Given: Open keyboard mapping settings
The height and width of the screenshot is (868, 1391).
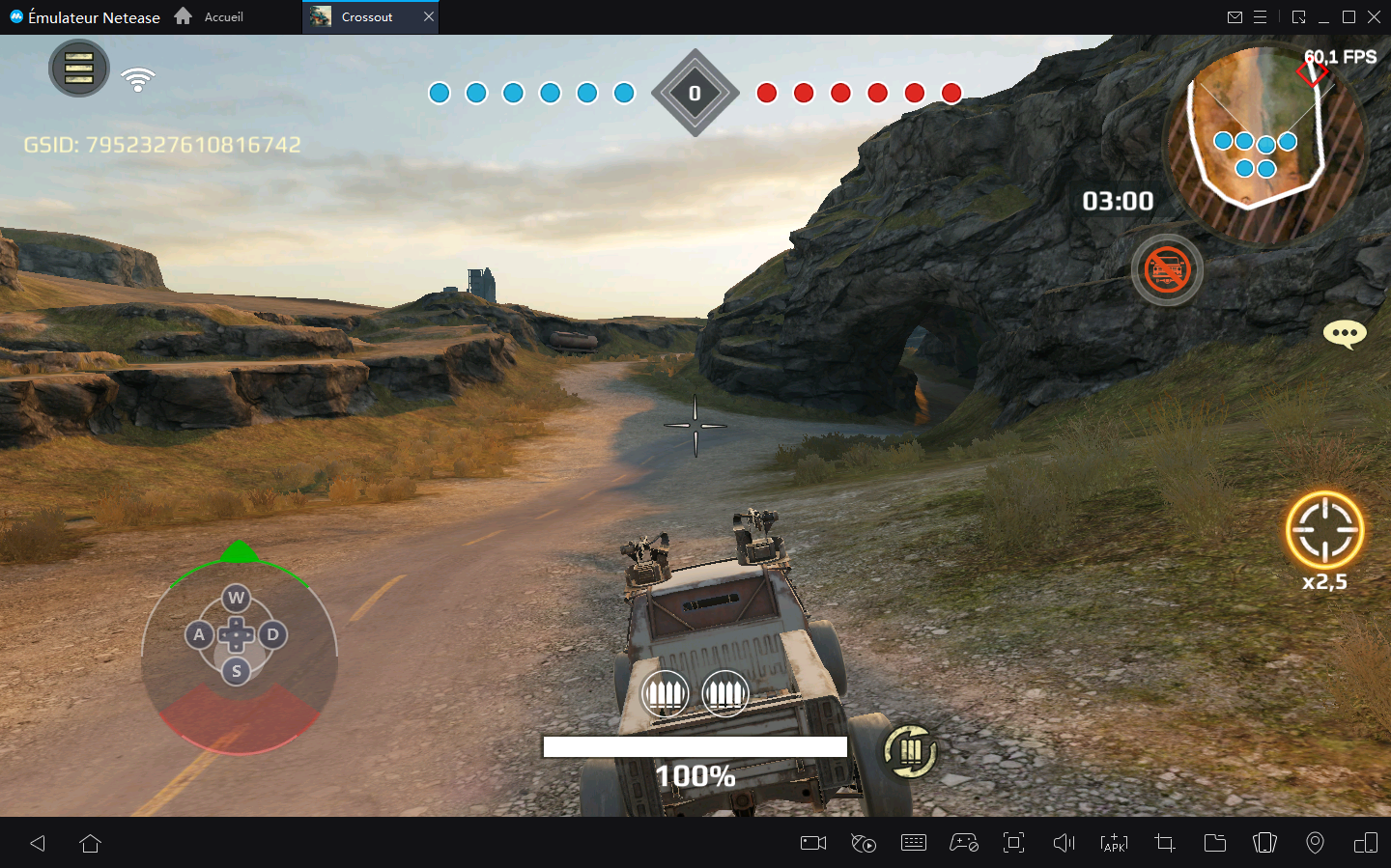Looking at the screenshot, I should click(914, 843).
